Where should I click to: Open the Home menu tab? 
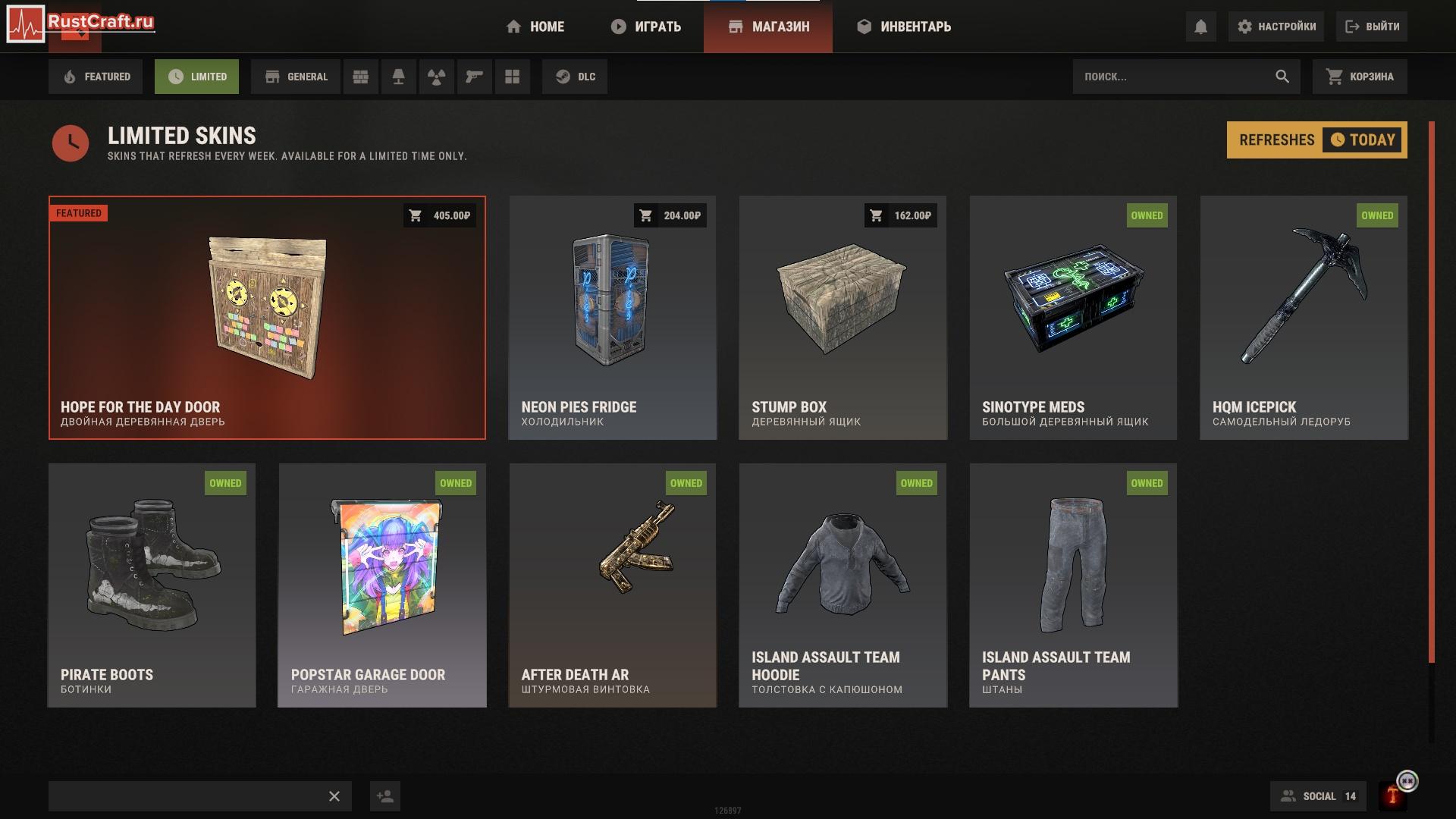click(x=535, y=27)
